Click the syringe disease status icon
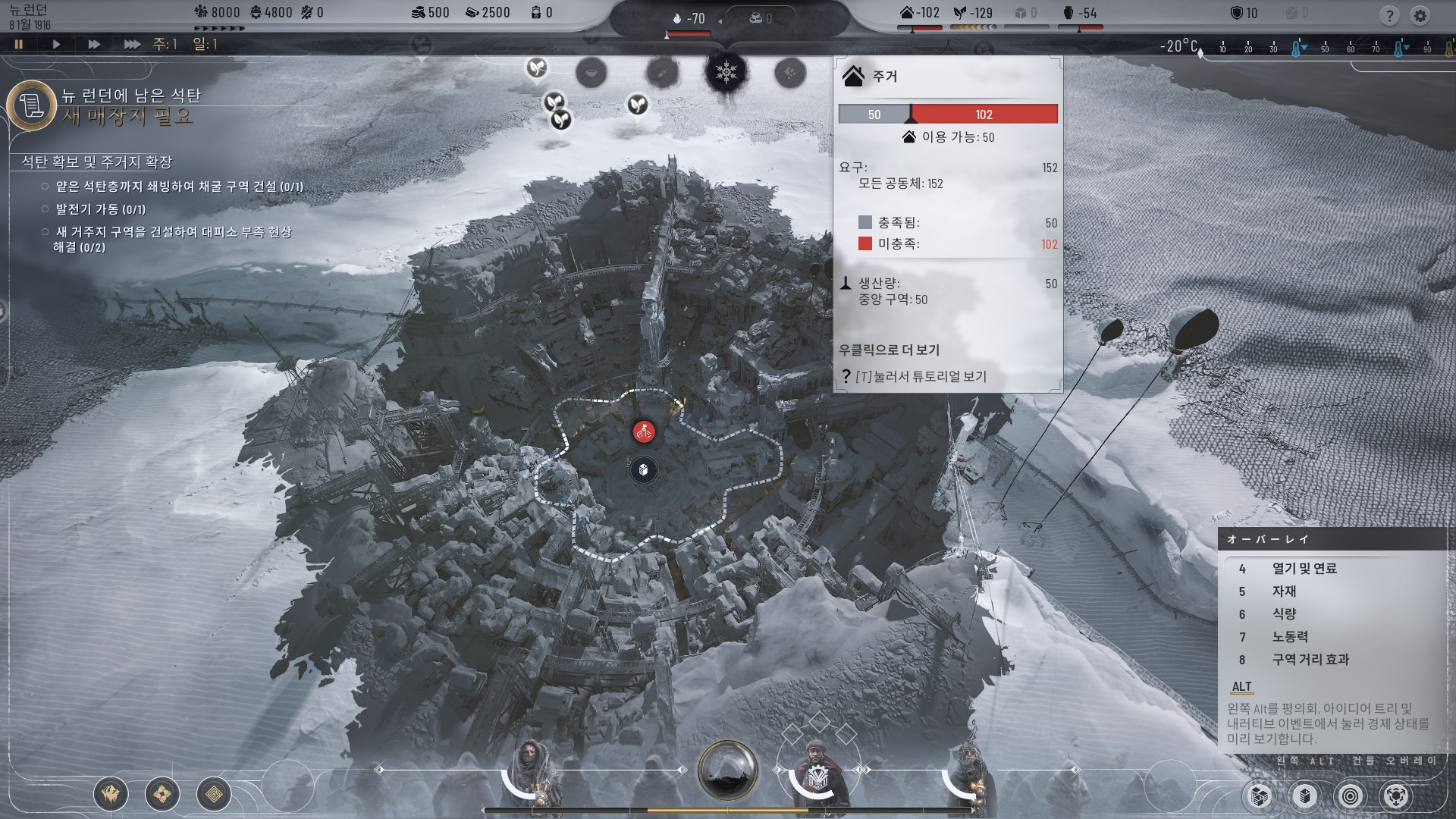Screen dimensions: 1456x819 point(661,73)
